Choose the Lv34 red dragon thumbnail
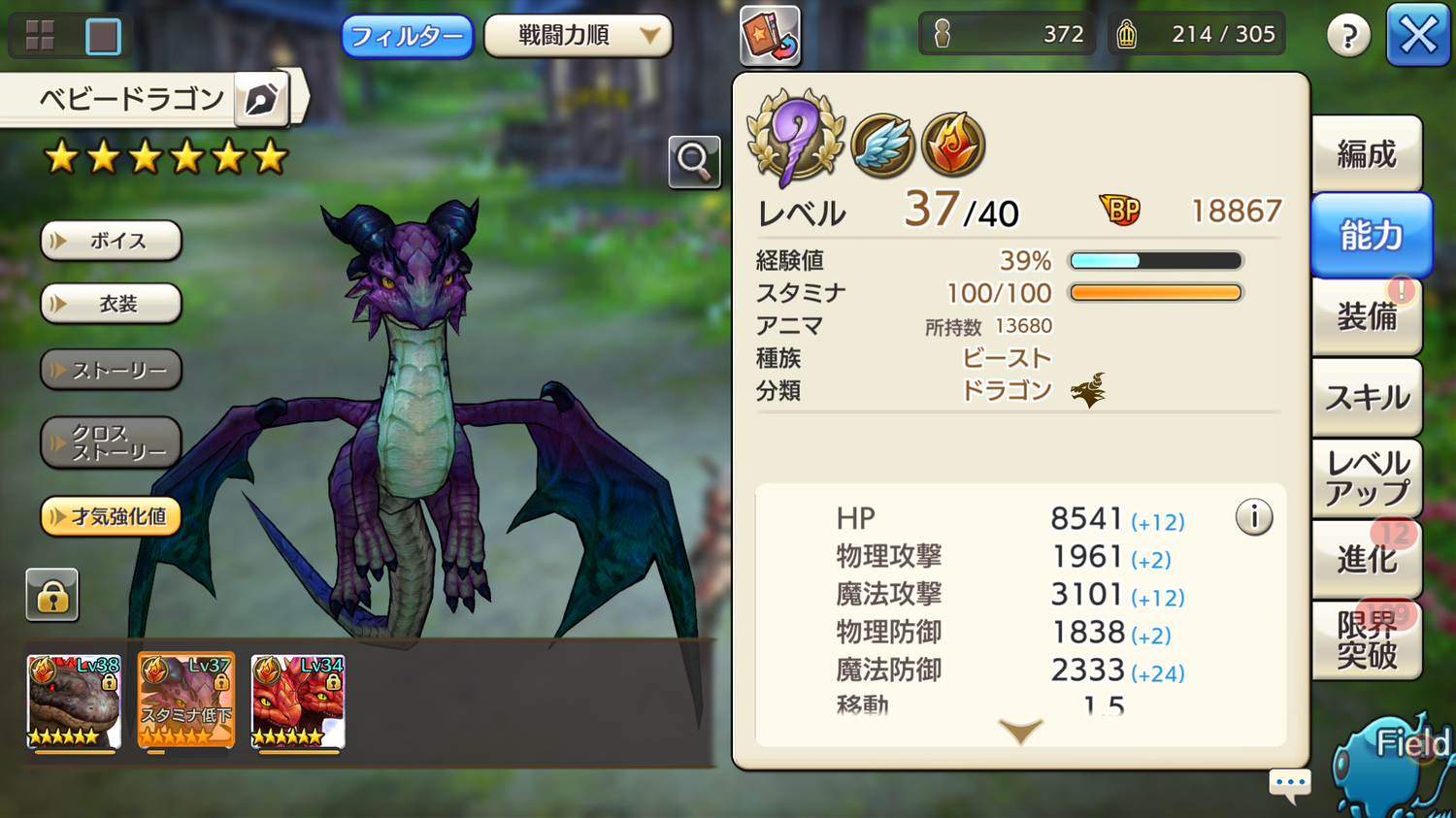The width and height of the screenshot is (1456, 818). [x=298, y=701]
